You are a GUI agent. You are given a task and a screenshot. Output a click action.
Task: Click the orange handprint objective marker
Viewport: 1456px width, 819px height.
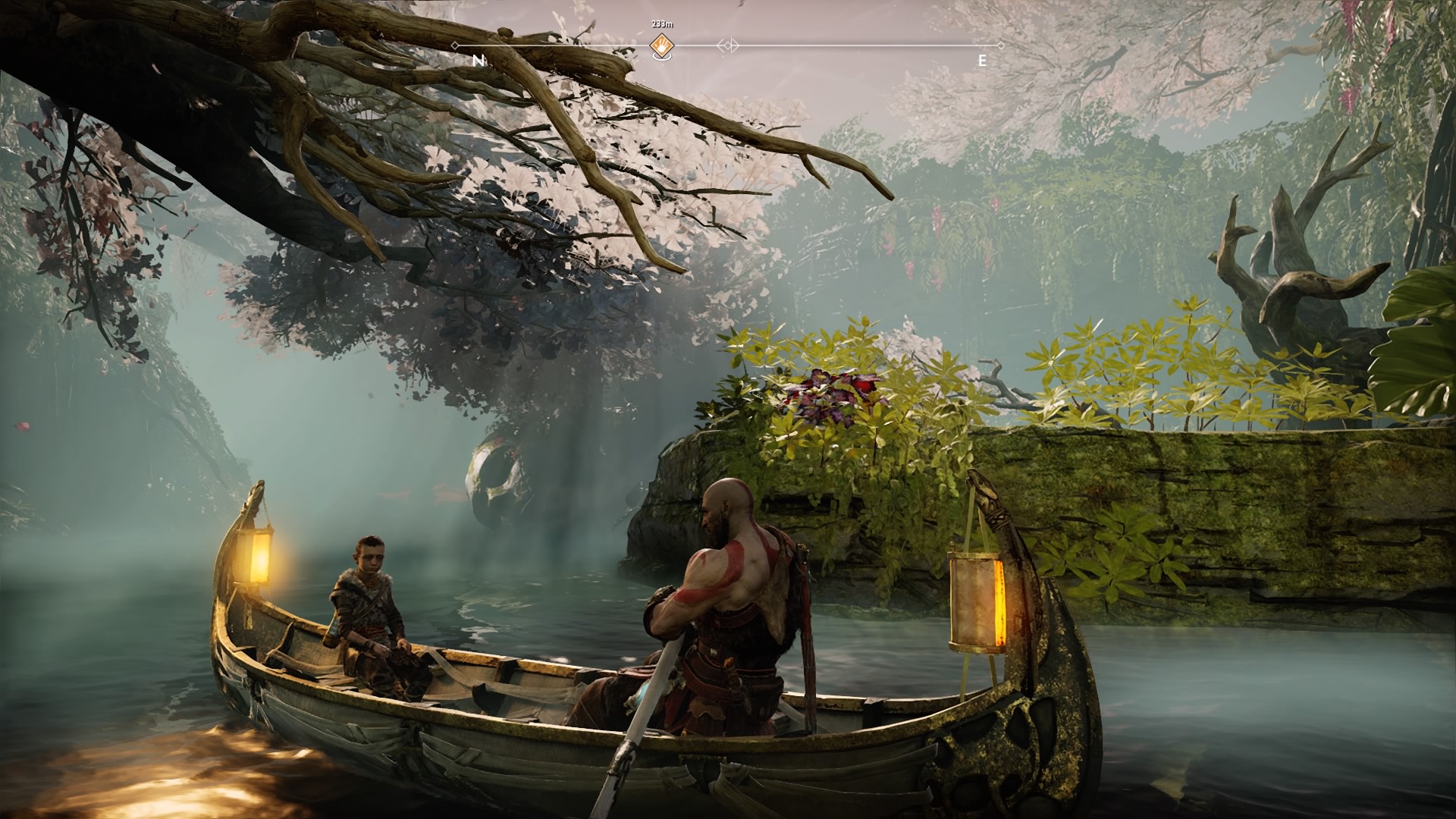(661, 46)
